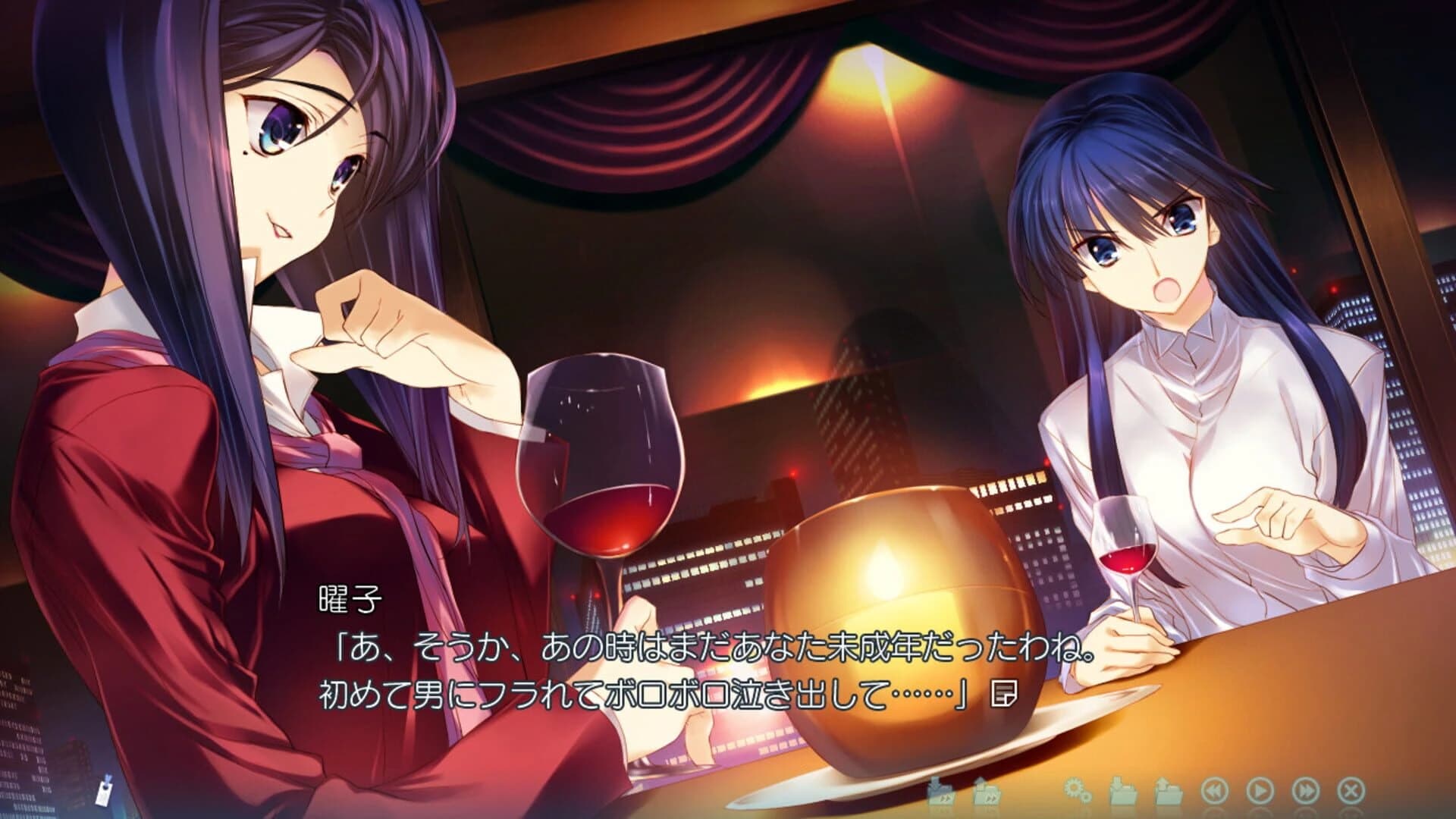Screen dimensions: 1456x819
Task: Open the save screen via the down-arrow folder icon
Action: click(1122, 791)
